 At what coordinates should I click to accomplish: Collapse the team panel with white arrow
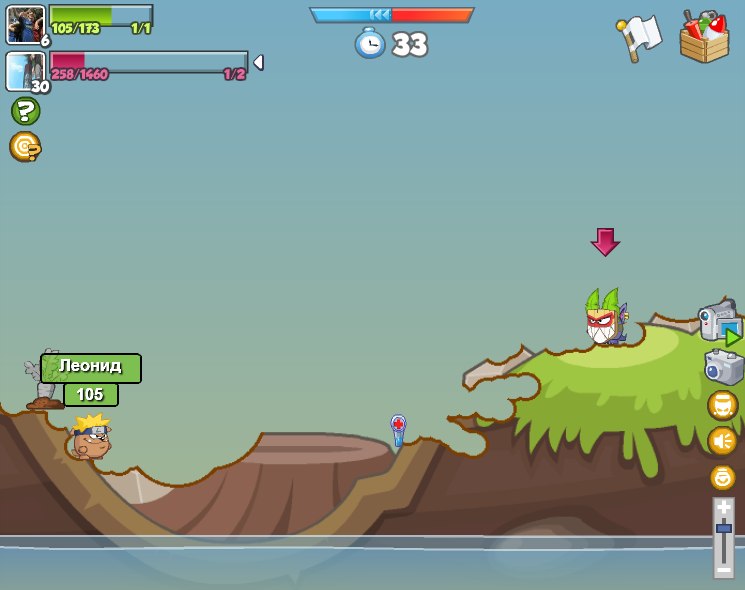pos(258,62)
